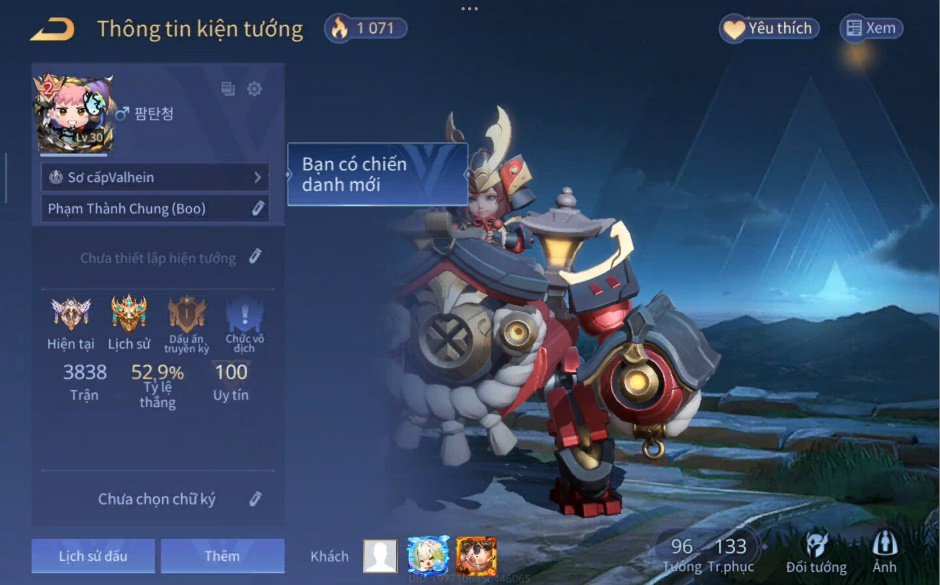Open the Xem view button
Image resolution: width=940 pixels, height=585 pixels.
871,29
